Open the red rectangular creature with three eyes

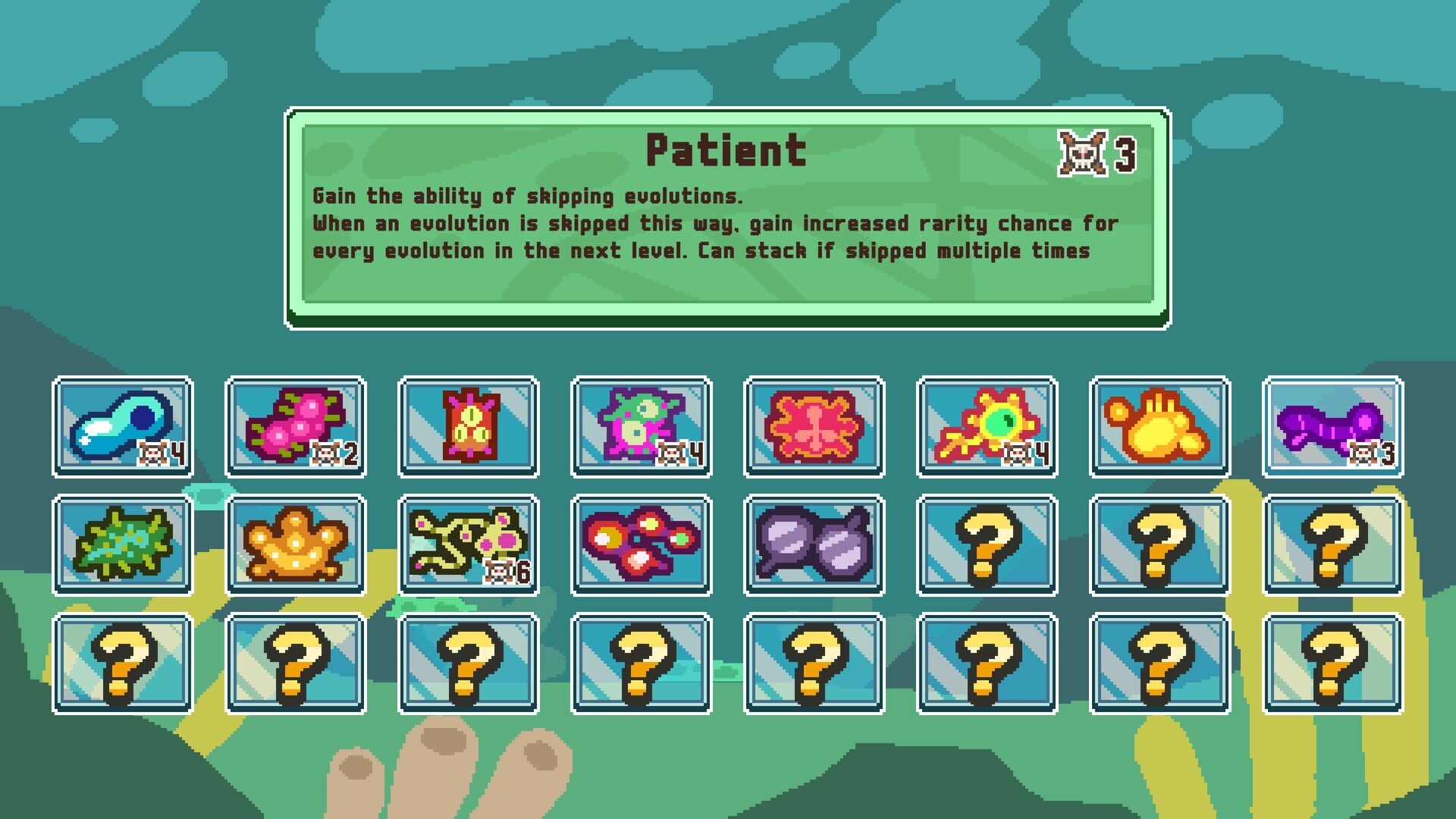(468, 427)
